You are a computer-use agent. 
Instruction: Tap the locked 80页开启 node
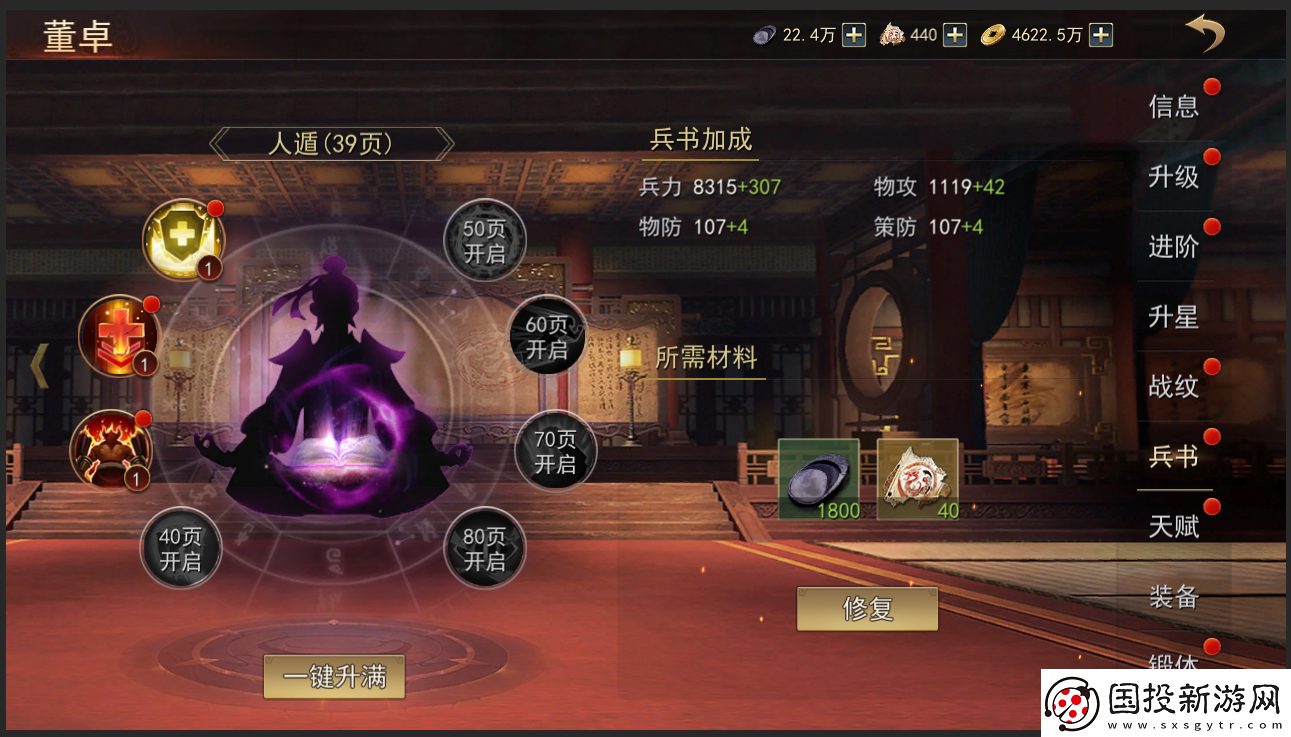(485, 549)
